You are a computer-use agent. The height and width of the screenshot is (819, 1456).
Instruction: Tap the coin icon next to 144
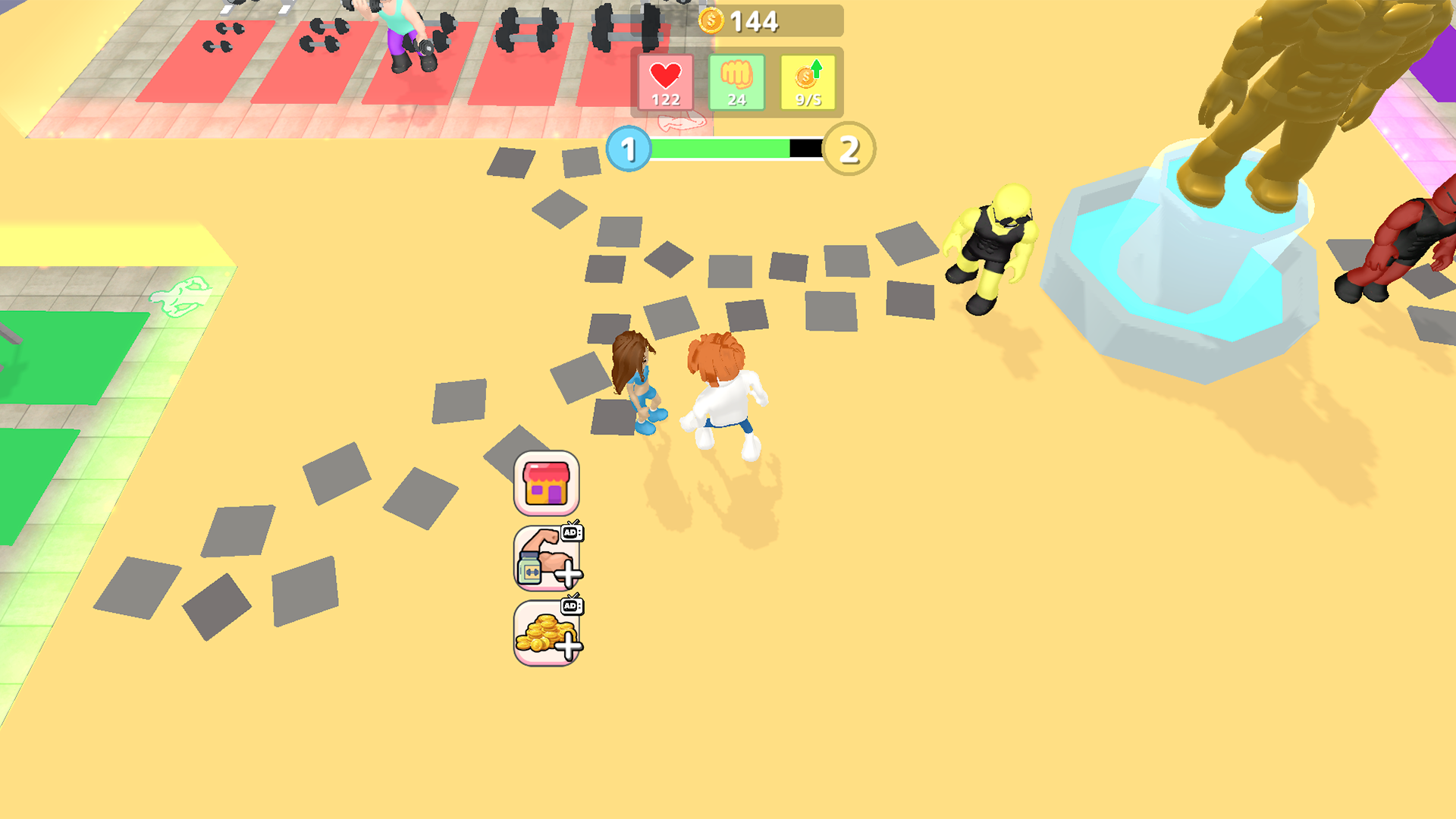tap(711, 20)
